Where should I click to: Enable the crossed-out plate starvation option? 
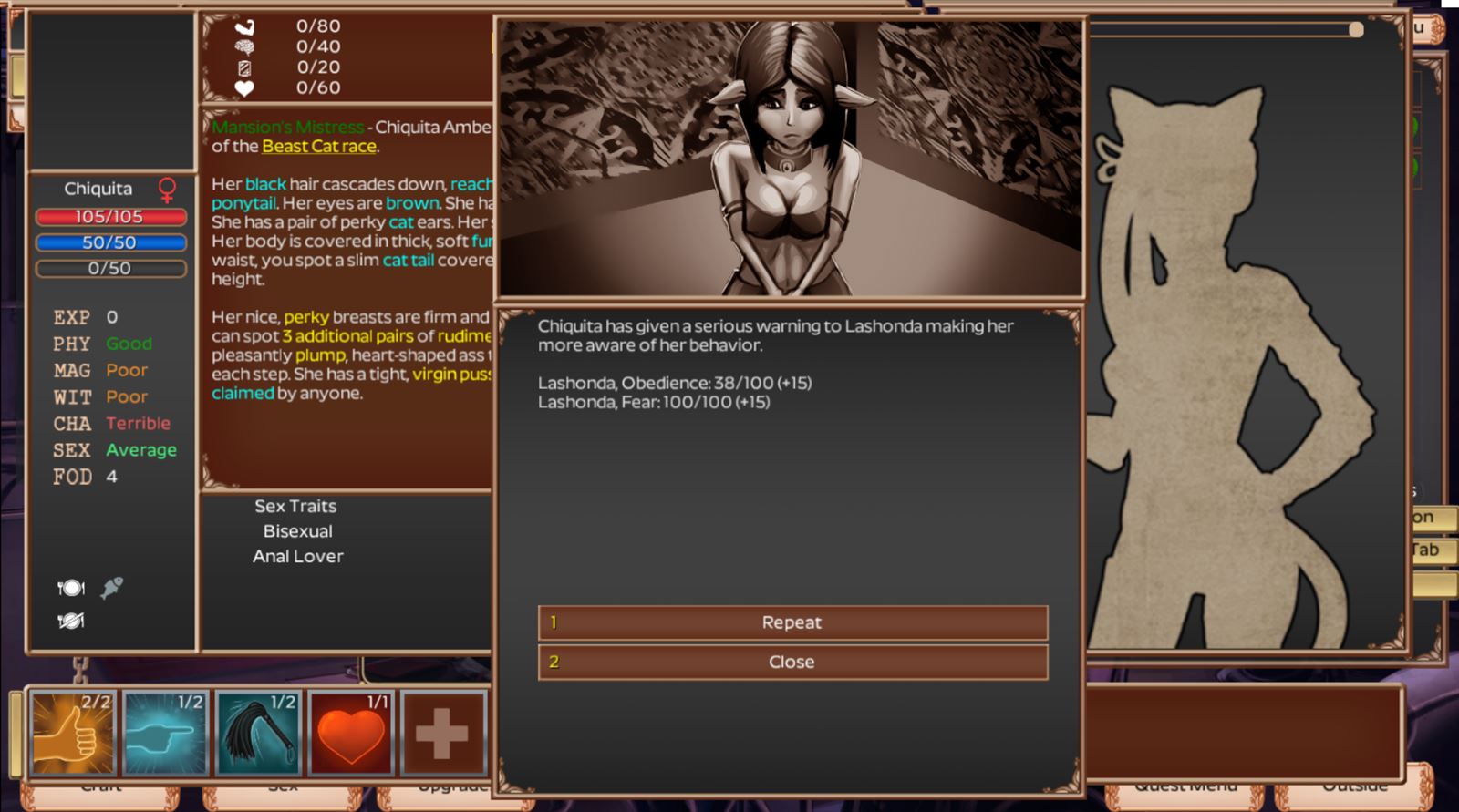[x=73, y=622]
